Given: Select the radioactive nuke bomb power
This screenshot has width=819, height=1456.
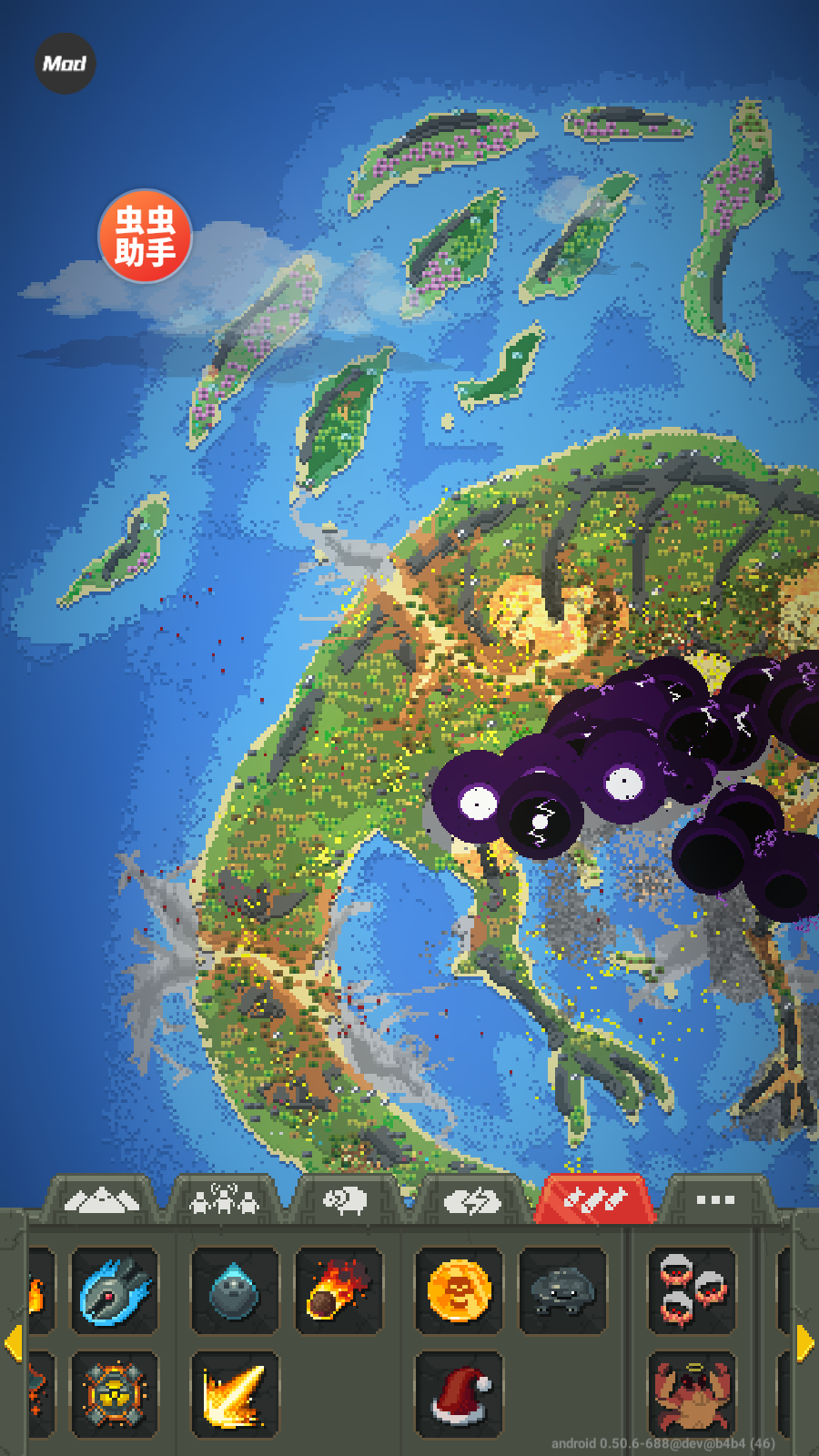Looking at the screenshot, I should point(115,1394).
